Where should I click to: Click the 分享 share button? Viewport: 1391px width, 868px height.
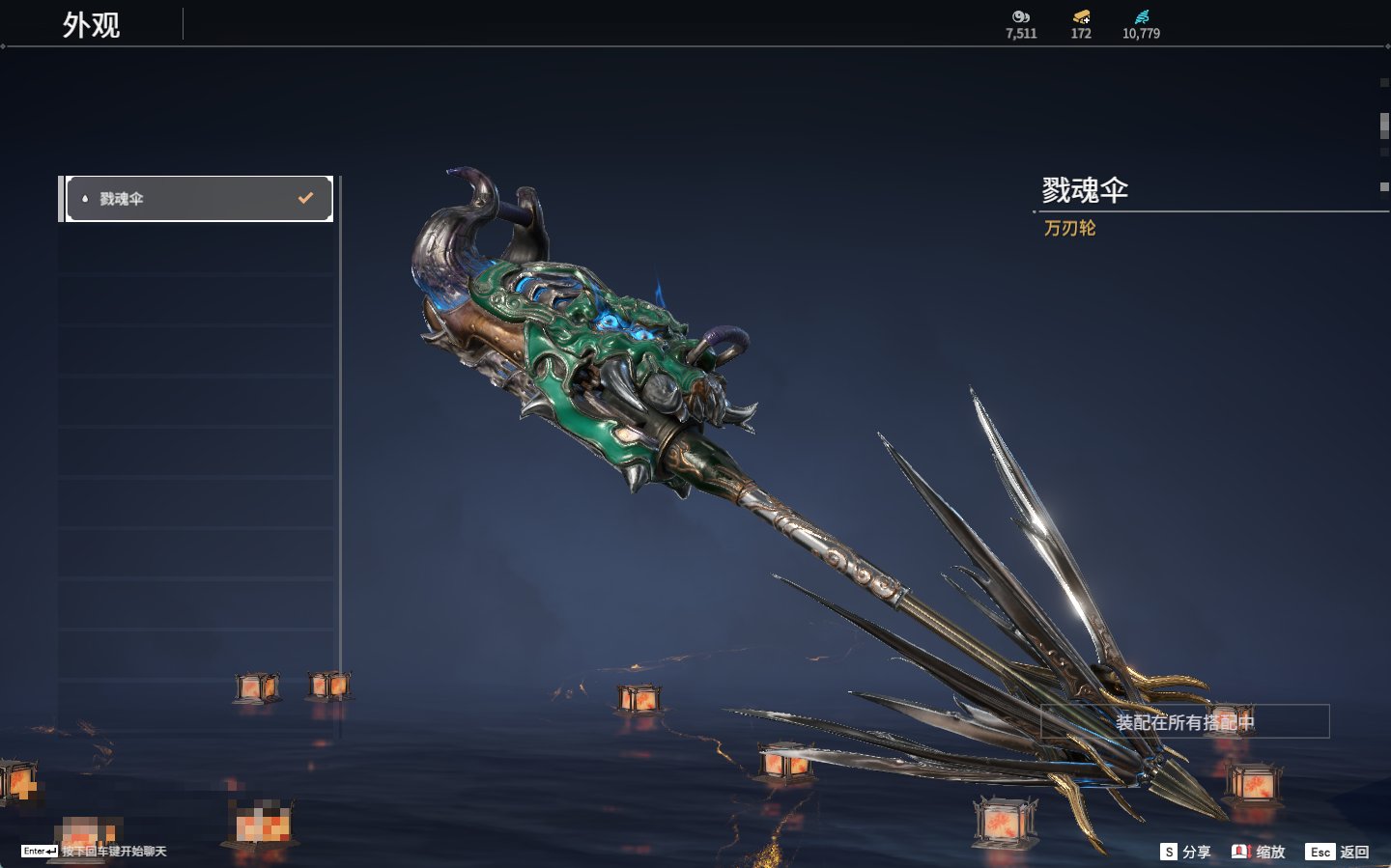(1185, 852)
